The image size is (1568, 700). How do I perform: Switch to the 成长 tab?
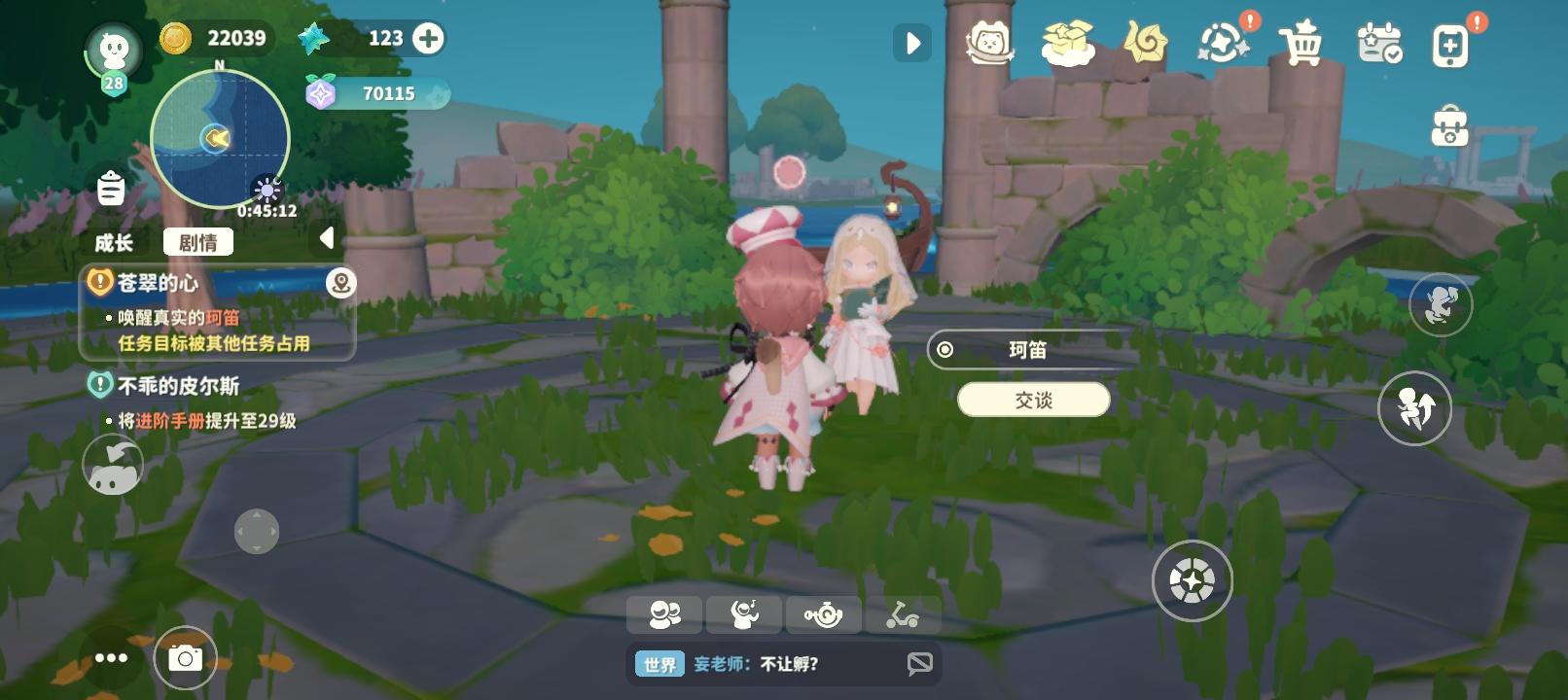(116, 243)
